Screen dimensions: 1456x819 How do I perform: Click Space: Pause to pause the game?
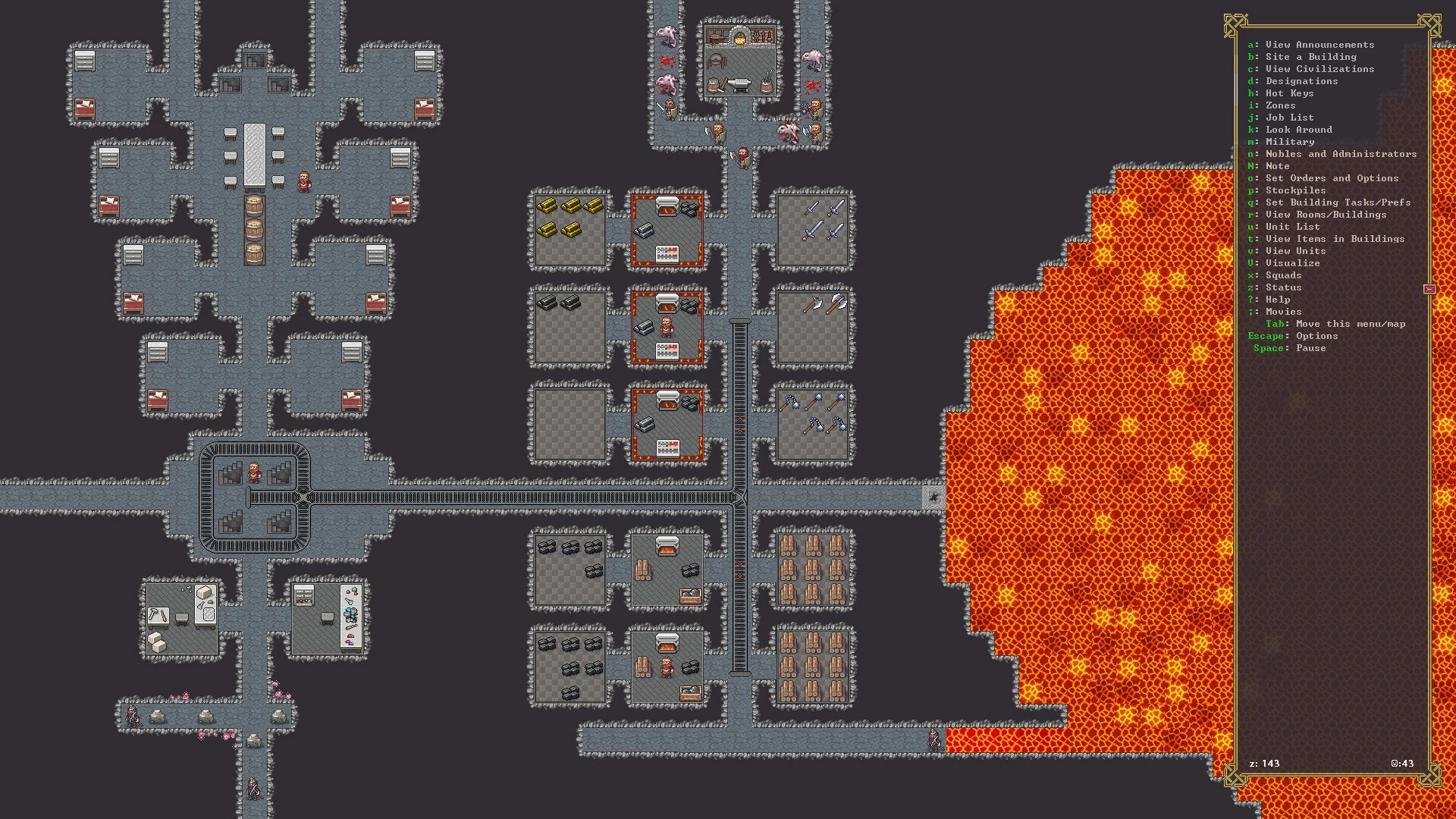[1289, 348]
